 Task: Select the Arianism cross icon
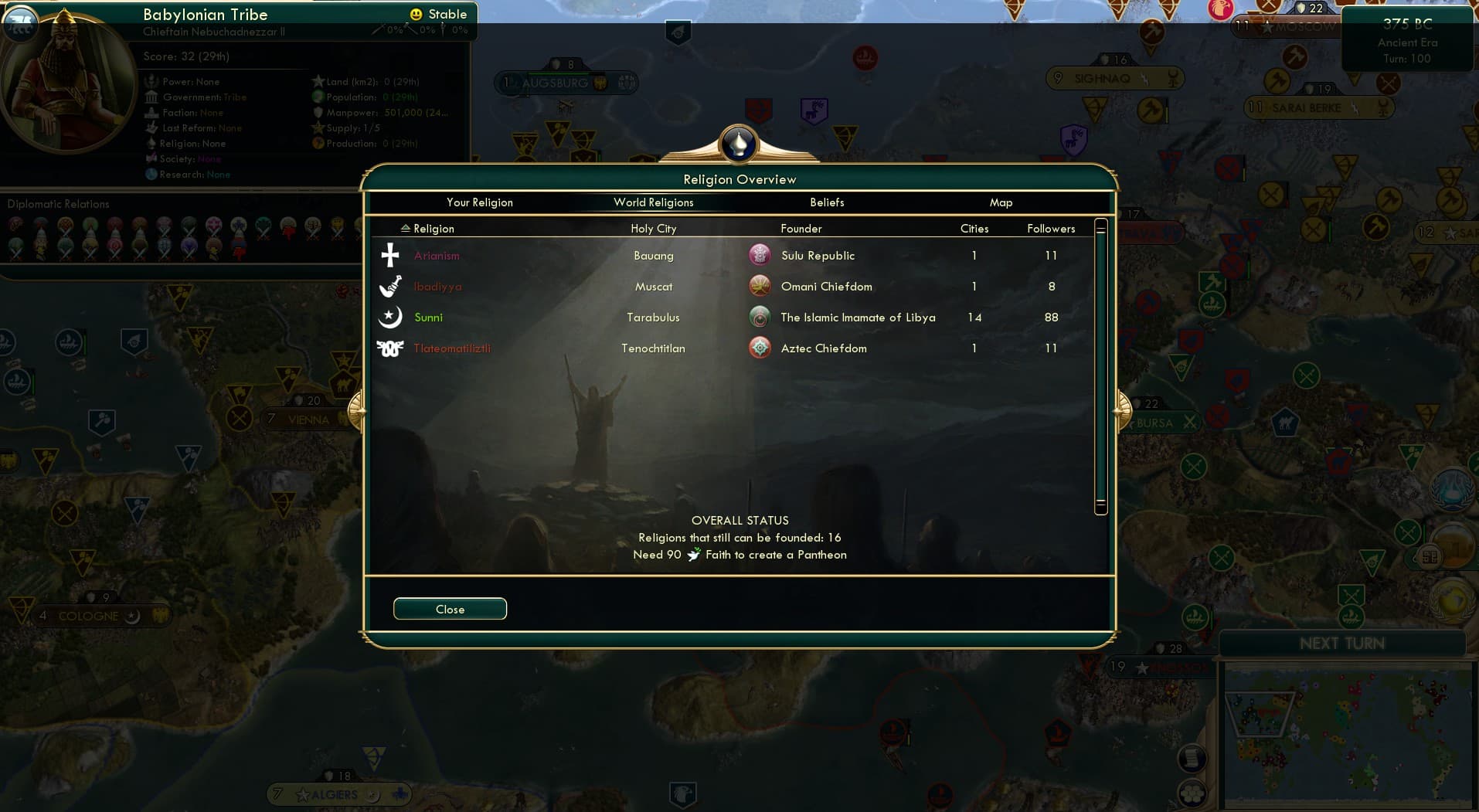390,255
